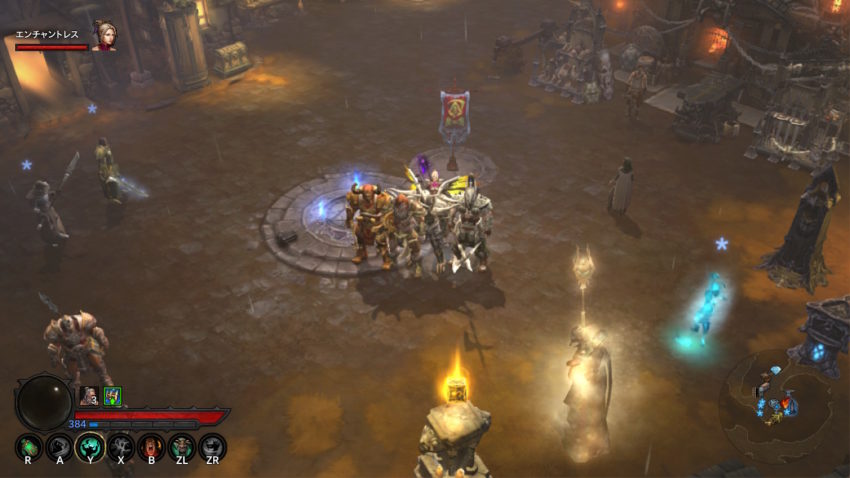The width and height of the screenshot is (850, 478).
Task: Click the bearded man buff icon
Action: click(x=88, y=396)
